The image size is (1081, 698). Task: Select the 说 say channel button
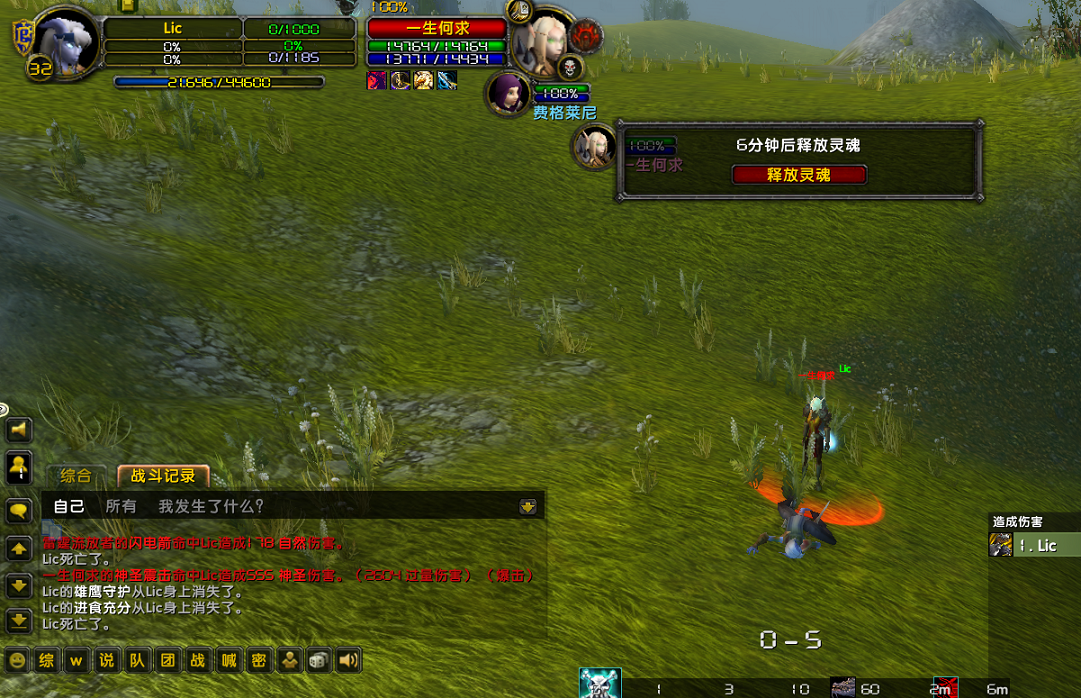[x=107, y=660]
